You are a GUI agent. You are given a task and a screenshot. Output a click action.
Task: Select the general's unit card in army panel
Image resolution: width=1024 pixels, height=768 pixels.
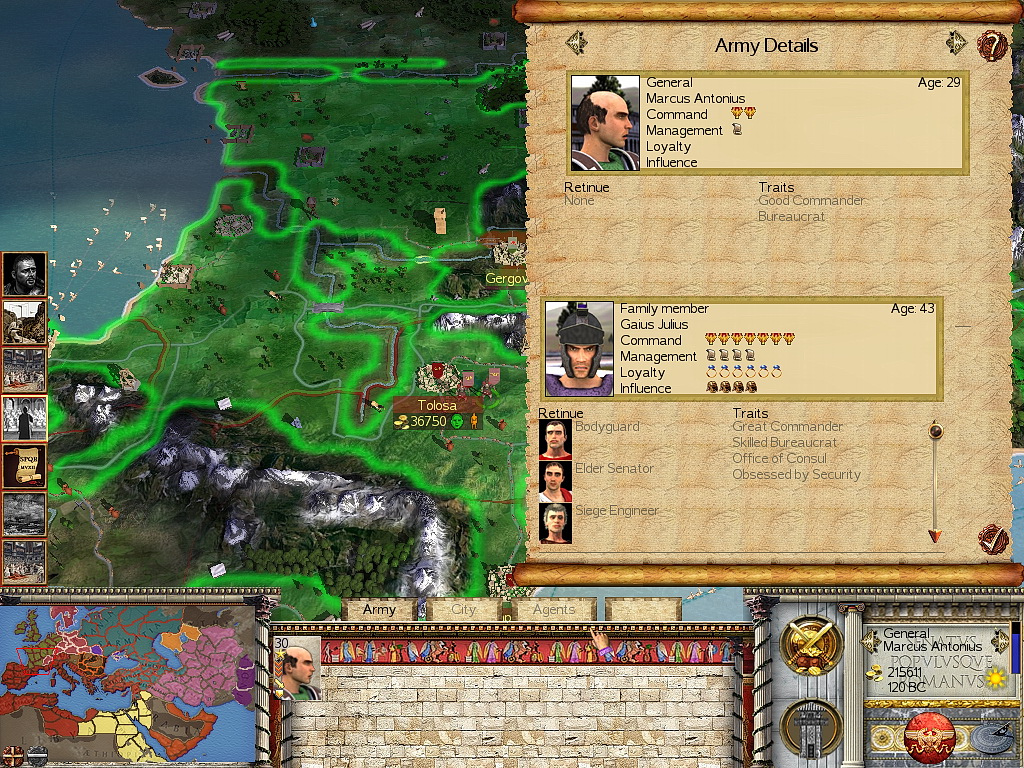(x=297, y=667)
